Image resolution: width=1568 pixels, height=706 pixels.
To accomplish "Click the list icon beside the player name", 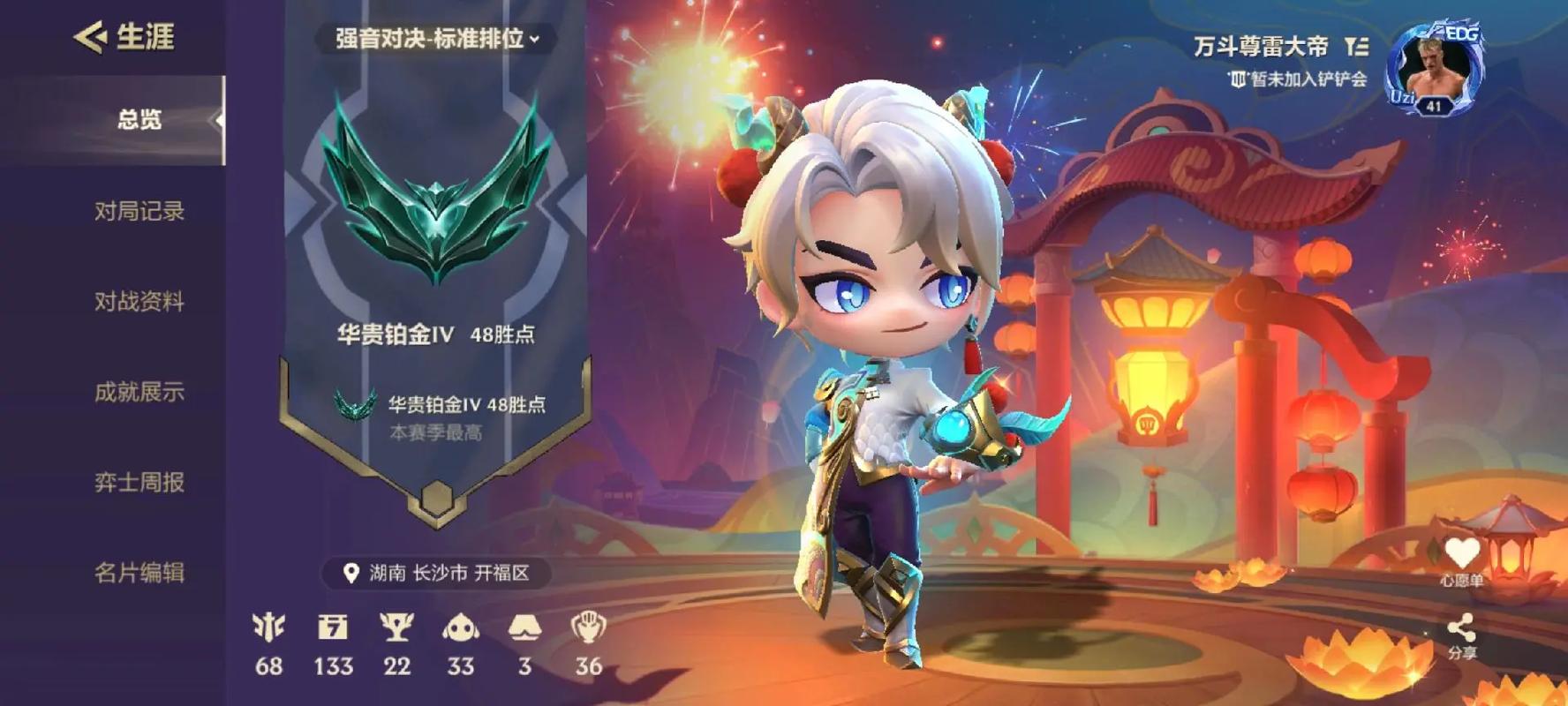I will coord(1356,46).
